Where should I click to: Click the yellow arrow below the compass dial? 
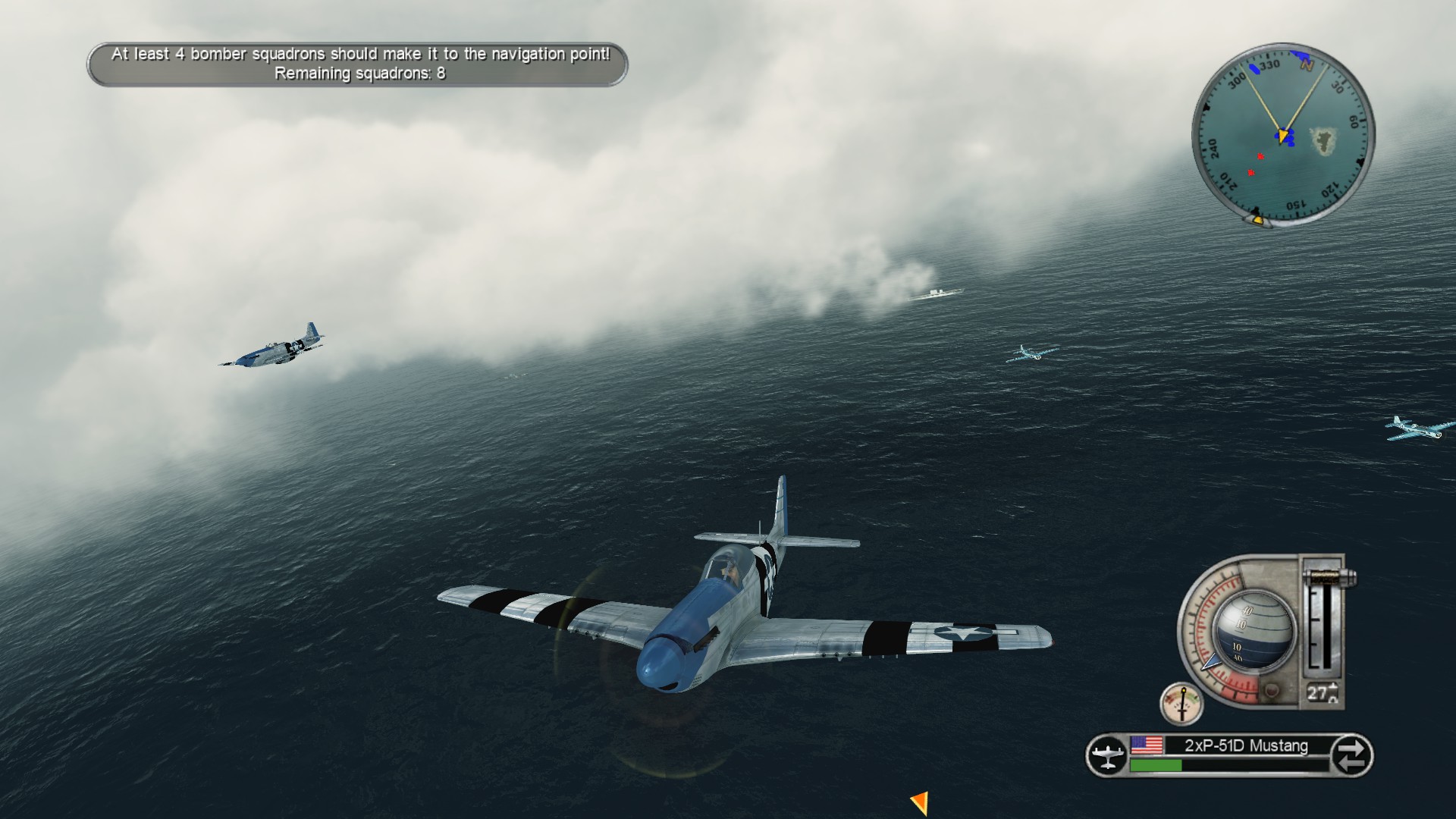[1259, 220]
